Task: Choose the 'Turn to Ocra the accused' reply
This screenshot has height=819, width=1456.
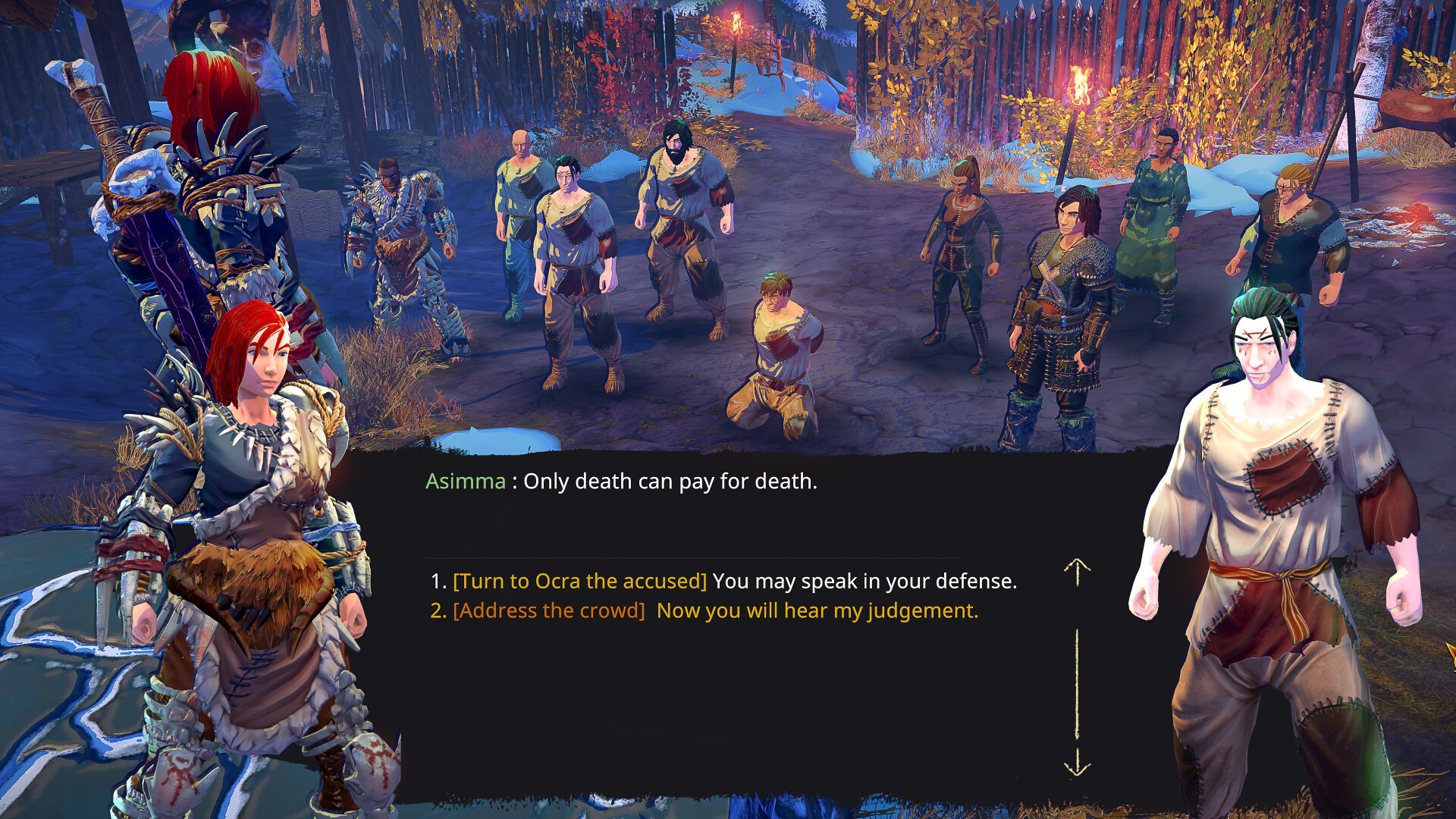Action: [x=723, y=581]
